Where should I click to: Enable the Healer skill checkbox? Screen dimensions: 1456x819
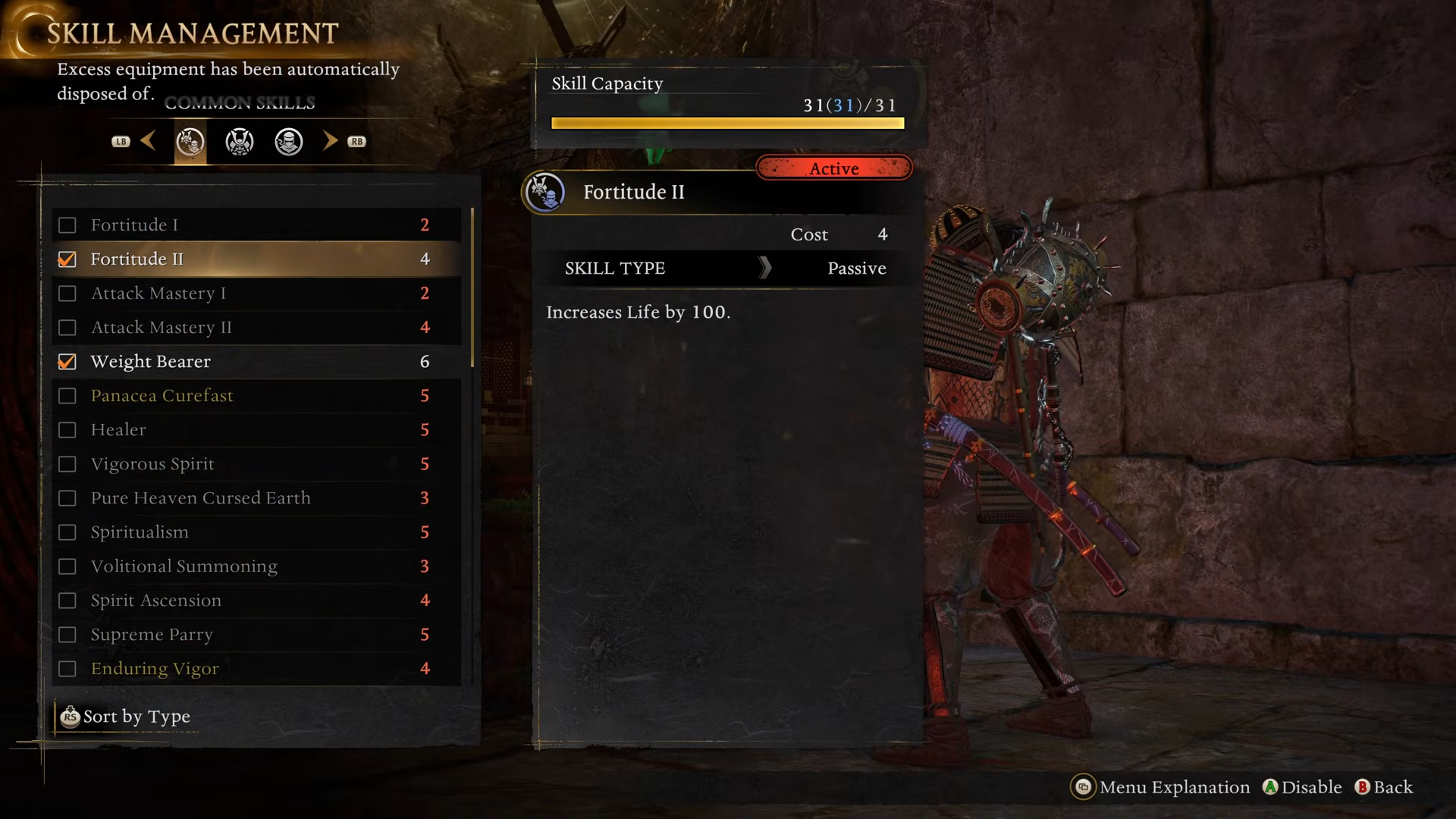[x=67, y=430]
